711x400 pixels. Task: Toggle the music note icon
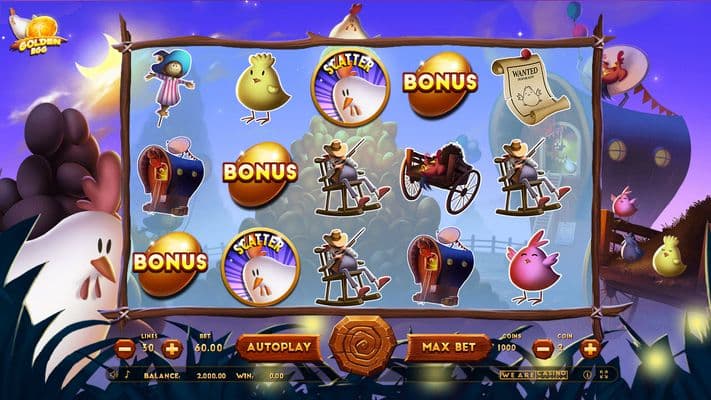coord(127,375)
